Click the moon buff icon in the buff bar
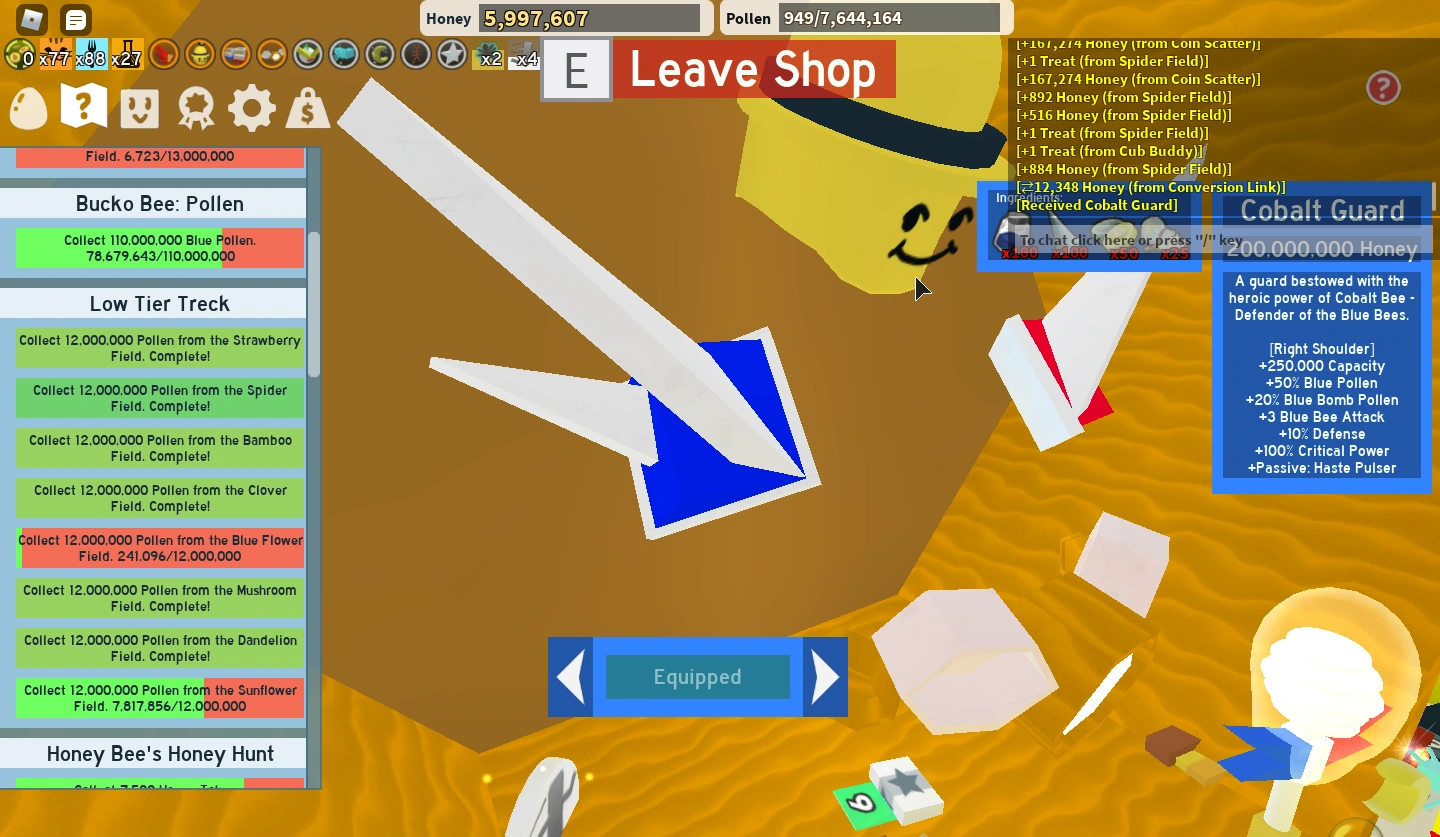Image resolution: width=1440 pixels, height=837 pixels. [x=379, y=55]
